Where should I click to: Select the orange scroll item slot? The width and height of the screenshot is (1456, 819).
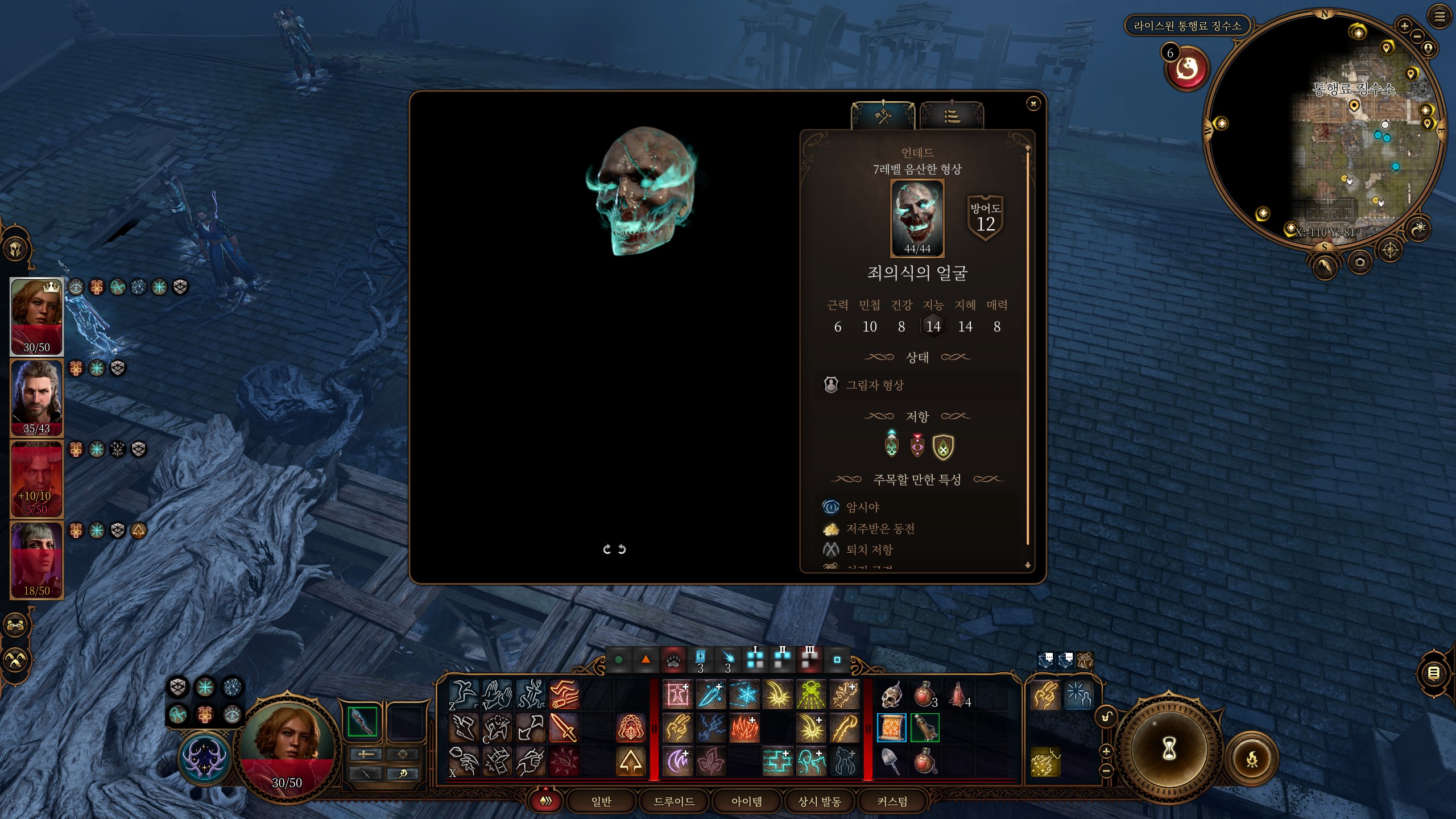click(891, 728)
